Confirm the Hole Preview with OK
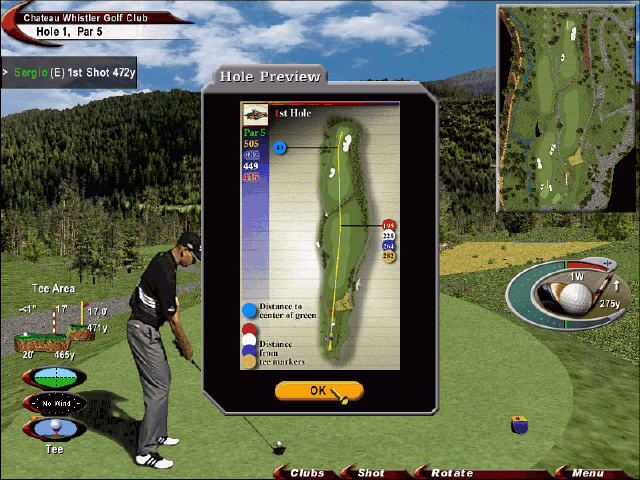Image resolution: width=640 pixels, height=480 pixels. pos(318,391)
